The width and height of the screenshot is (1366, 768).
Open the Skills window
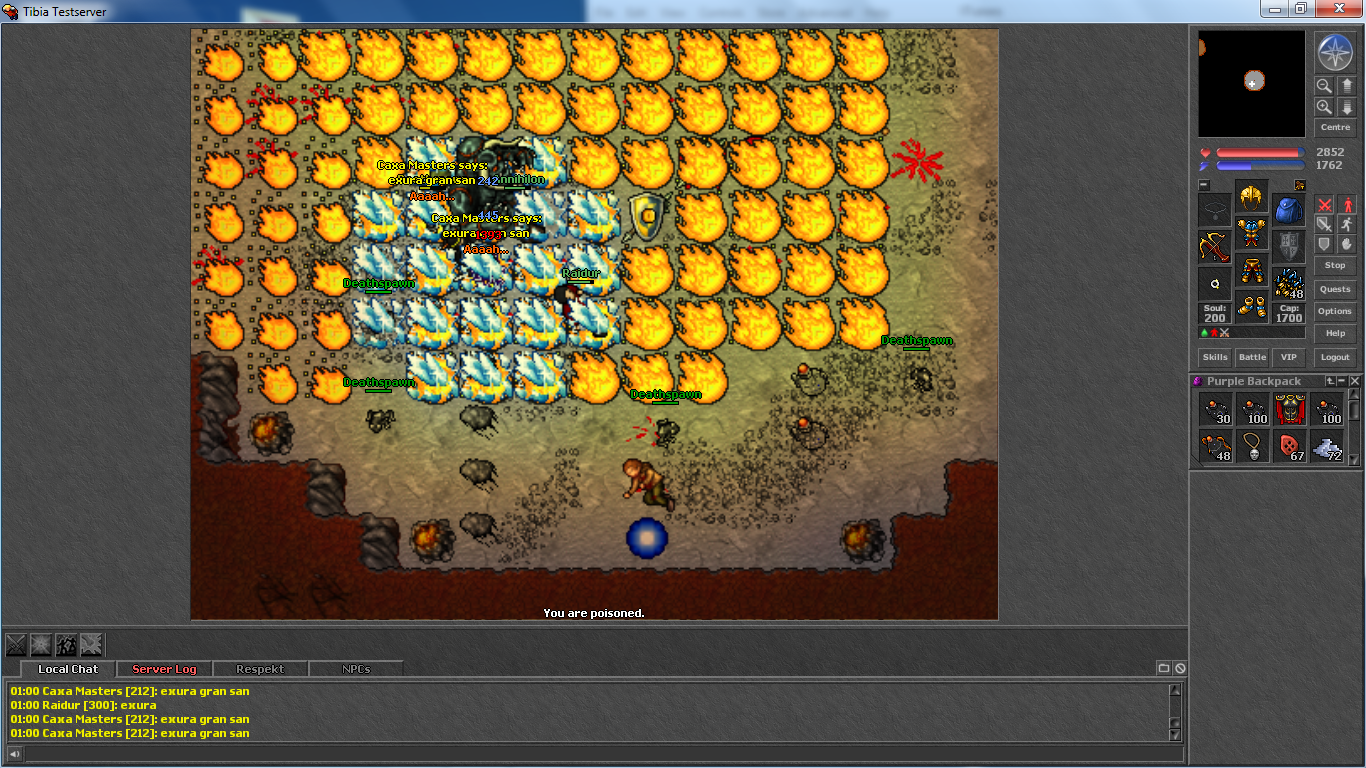coord(1215,357)
